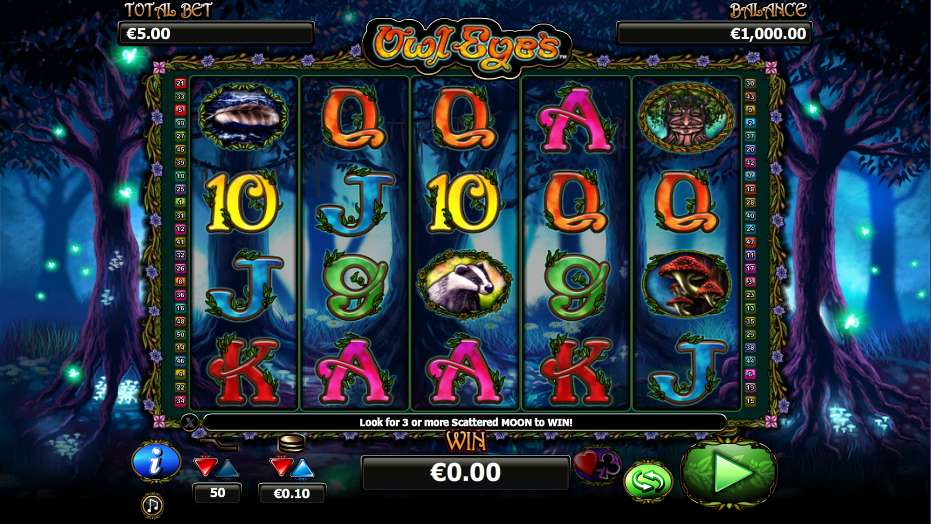931x524 pixels.
Task: Spin the reels with the green play button
Action: click(729, 474)
